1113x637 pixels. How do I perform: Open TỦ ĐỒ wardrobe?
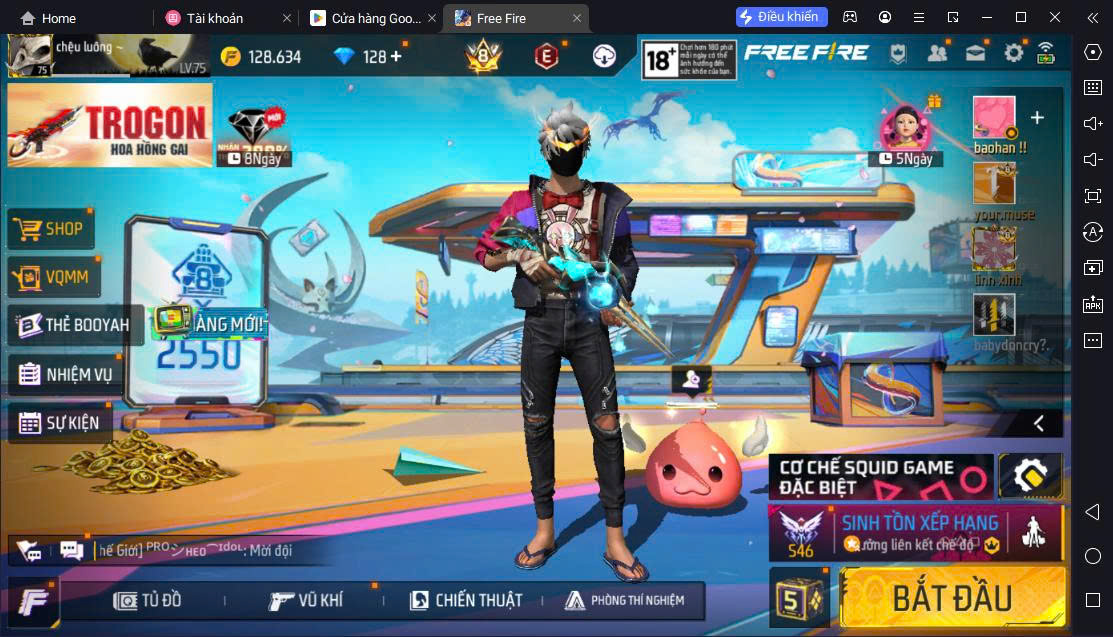(148, 600)
